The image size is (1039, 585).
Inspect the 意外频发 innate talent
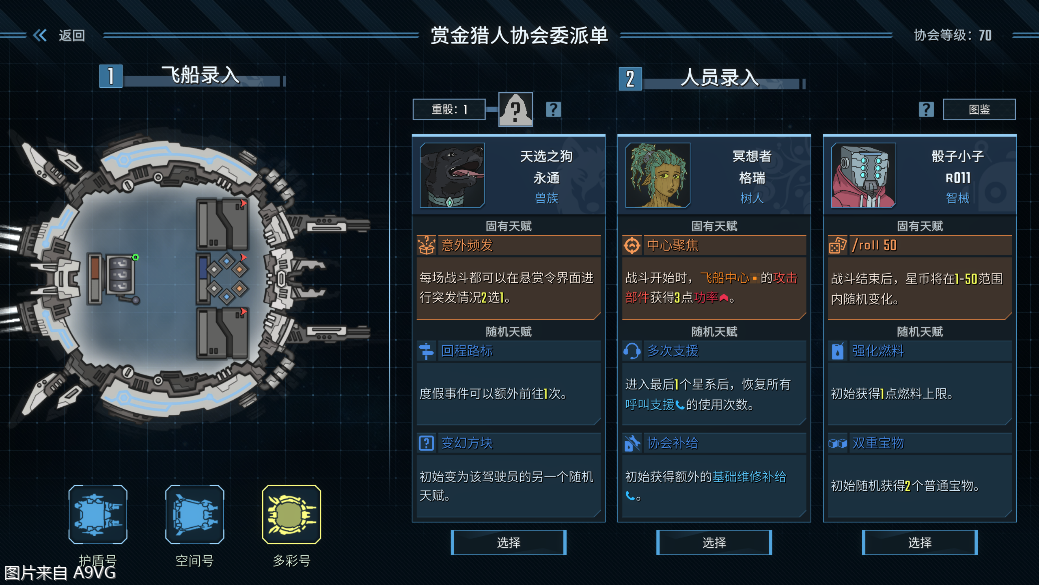click(x=508, y=245)
